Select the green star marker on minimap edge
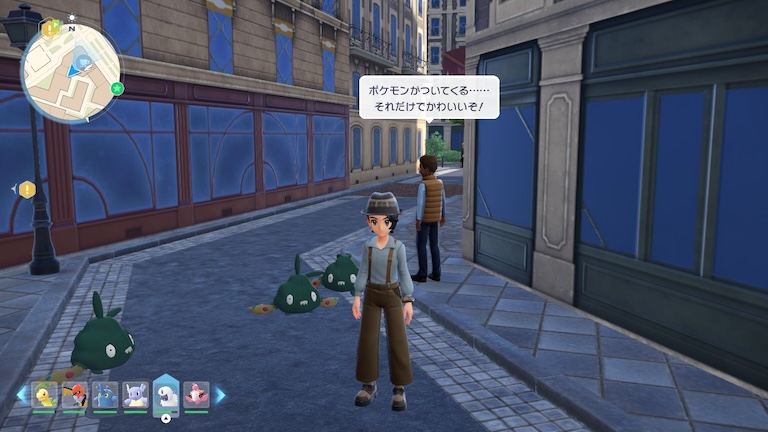 click(117, 89)
